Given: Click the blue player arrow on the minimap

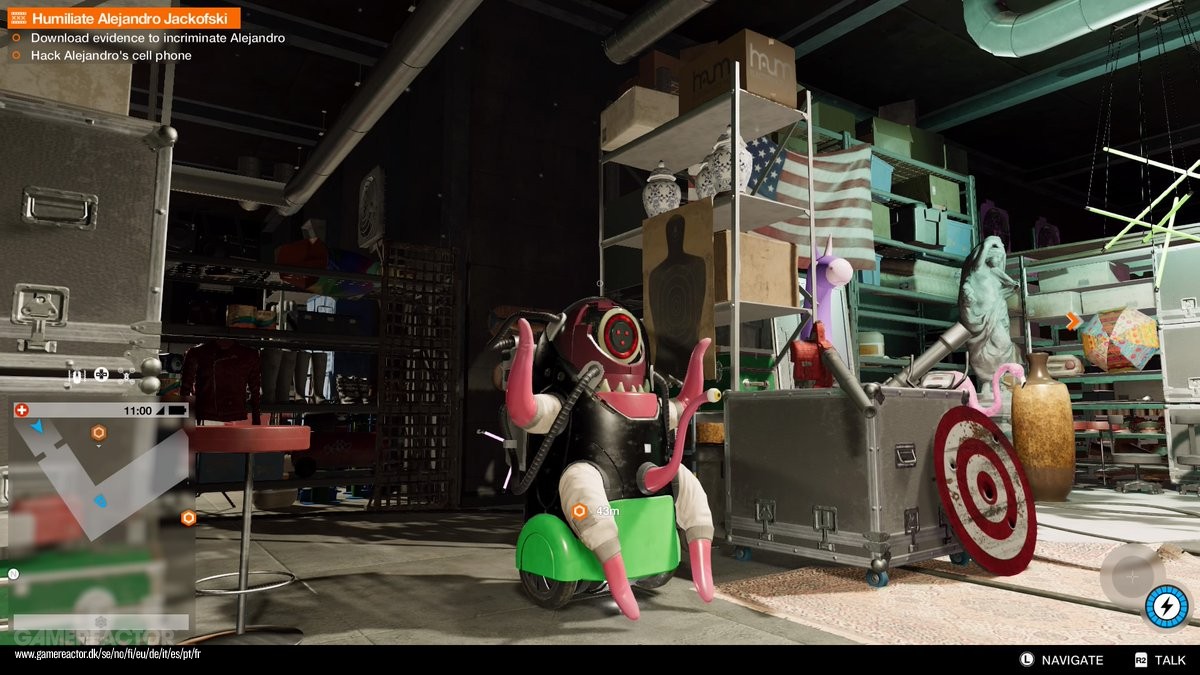Looking at the screenshot, I should point(37,427).
